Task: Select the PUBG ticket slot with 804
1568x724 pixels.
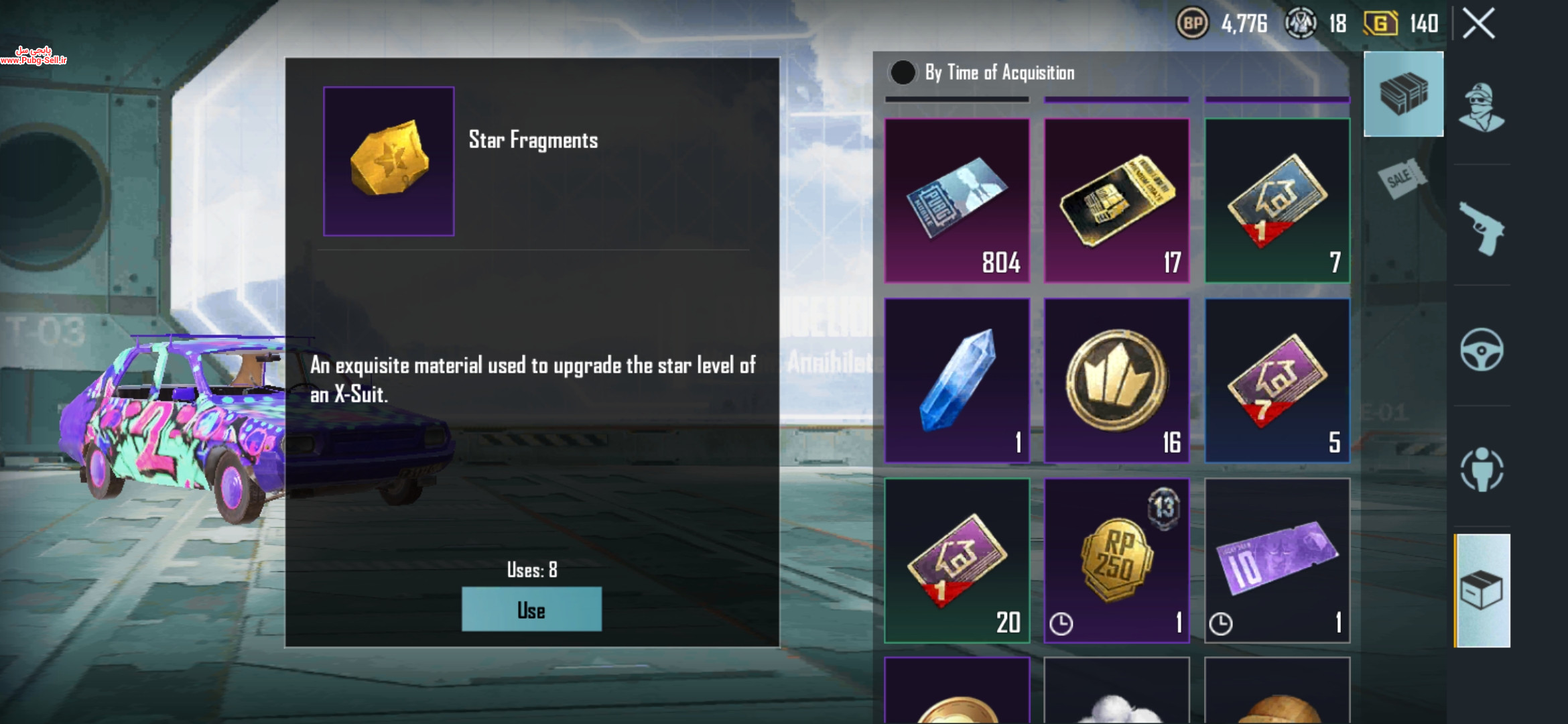Action: 957,200
